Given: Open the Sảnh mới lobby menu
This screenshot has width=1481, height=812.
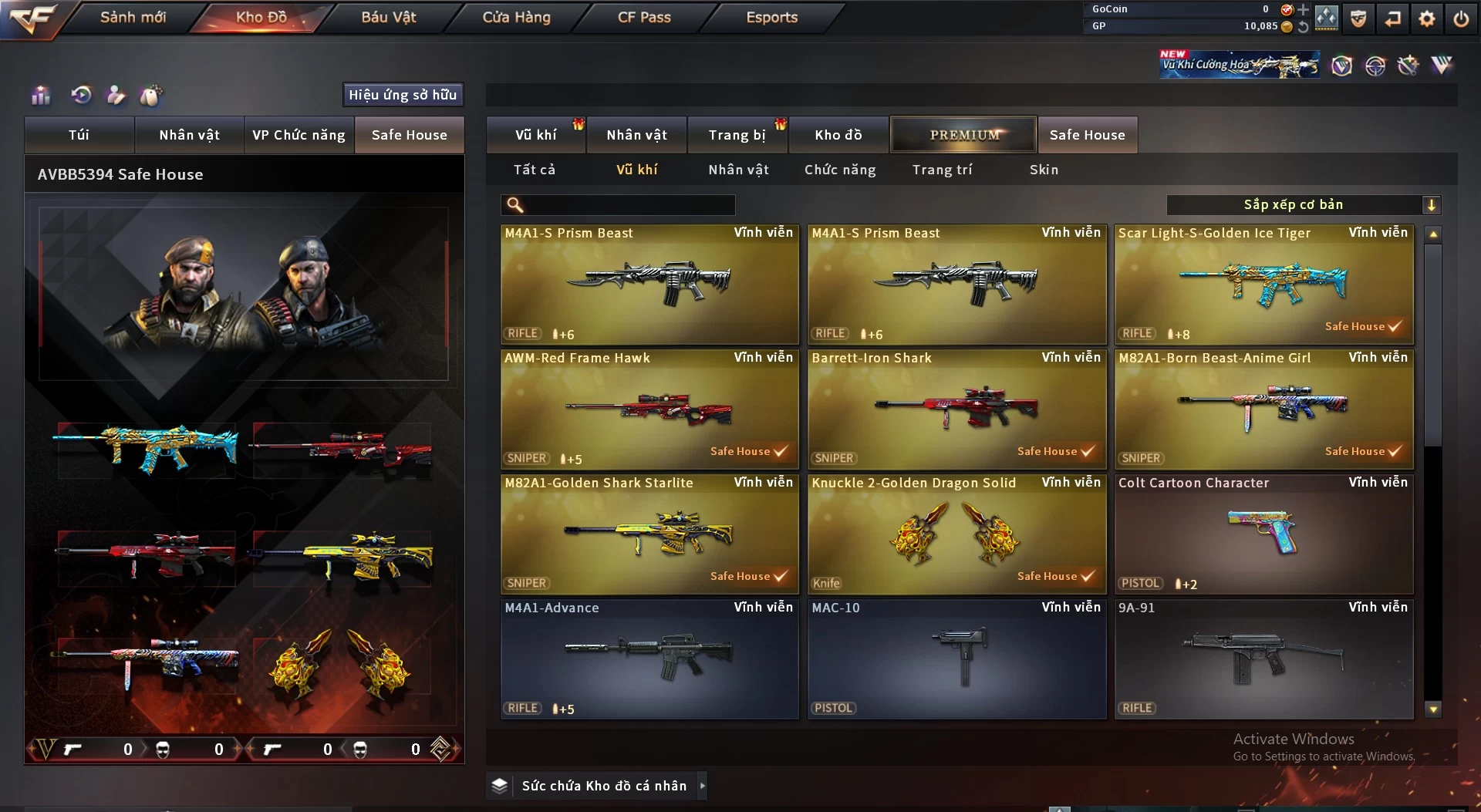Looking at the screenshot, I should (133, 17).
